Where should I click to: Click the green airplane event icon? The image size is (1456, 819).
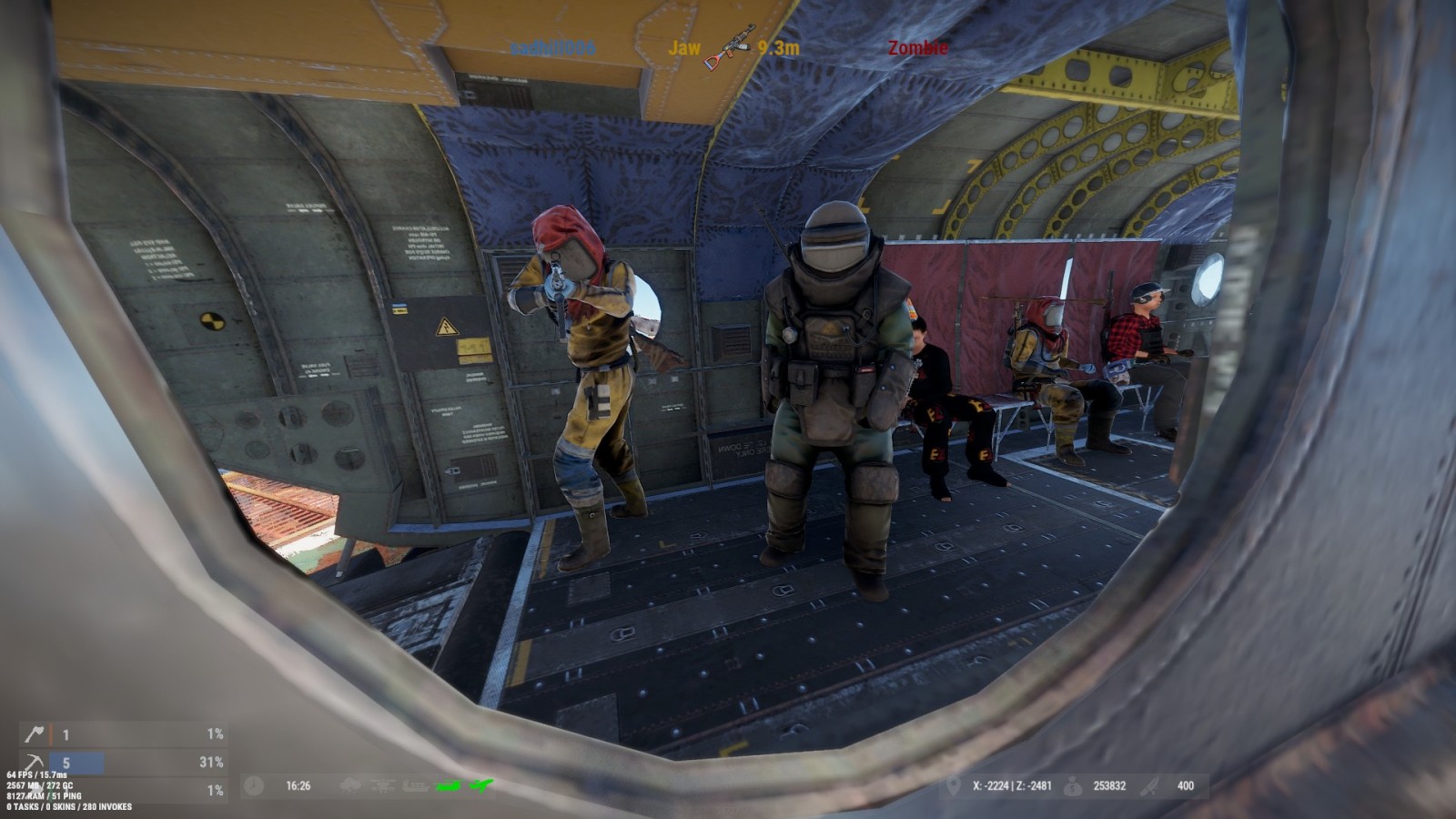tap(481, 784)
